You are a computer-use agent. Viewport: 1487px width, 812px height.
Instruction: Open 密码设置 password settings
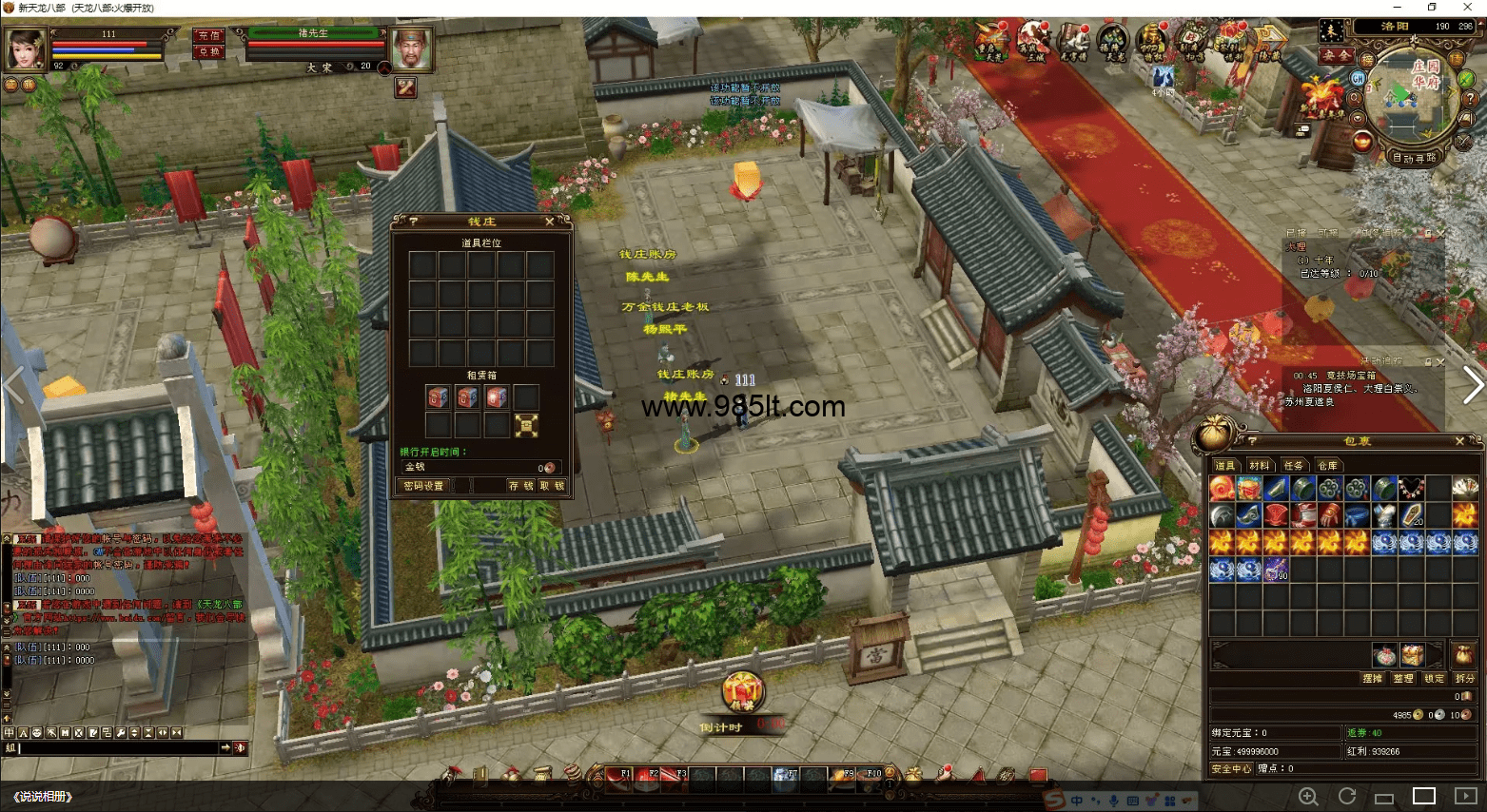(x=423, y=486)
